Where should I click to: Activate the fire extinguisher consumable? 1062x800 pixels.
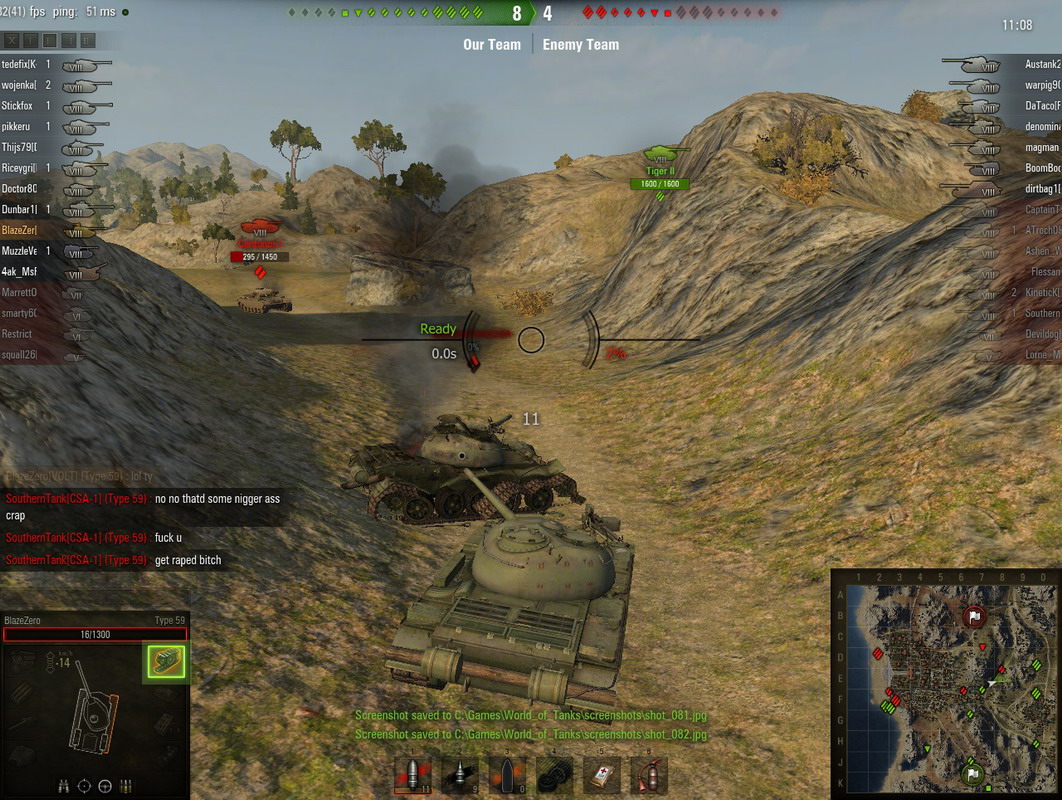point(649,775)
